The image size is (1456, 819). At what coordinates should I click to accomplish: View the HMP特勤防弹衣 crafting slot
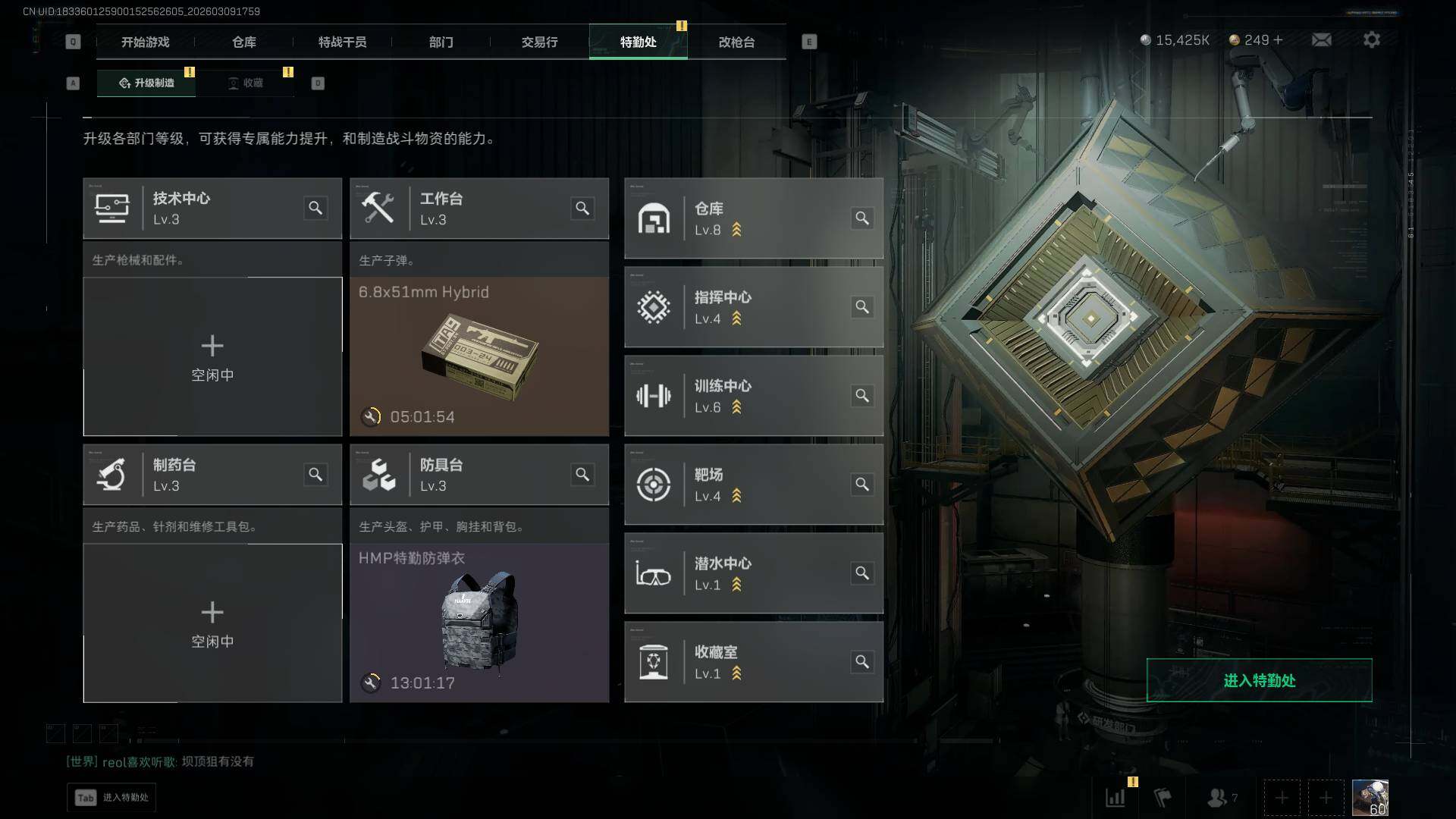coord(479,622)
